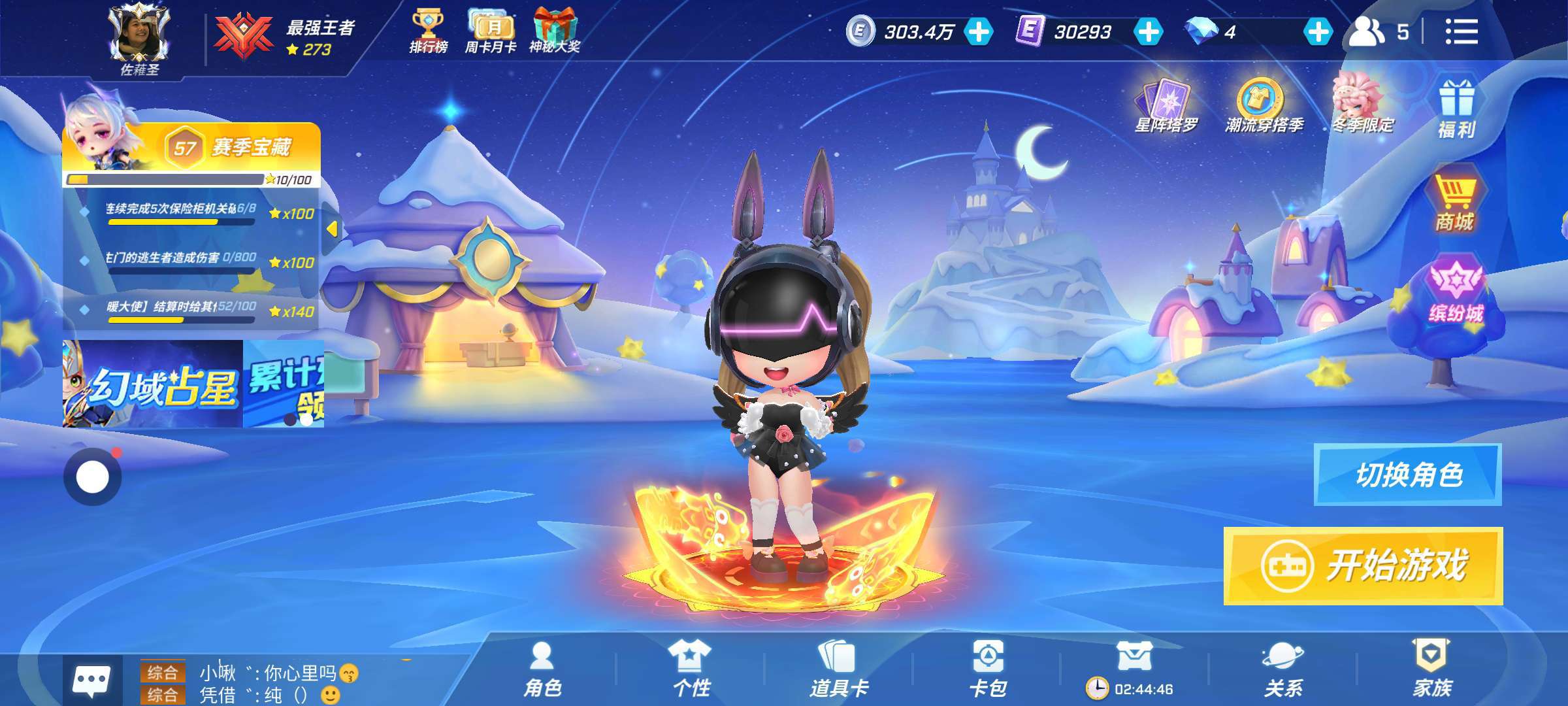This screenshot has width=1568, height=706.
Task: Open the 商城 shop cart
Action: (x=1454, y=203)
